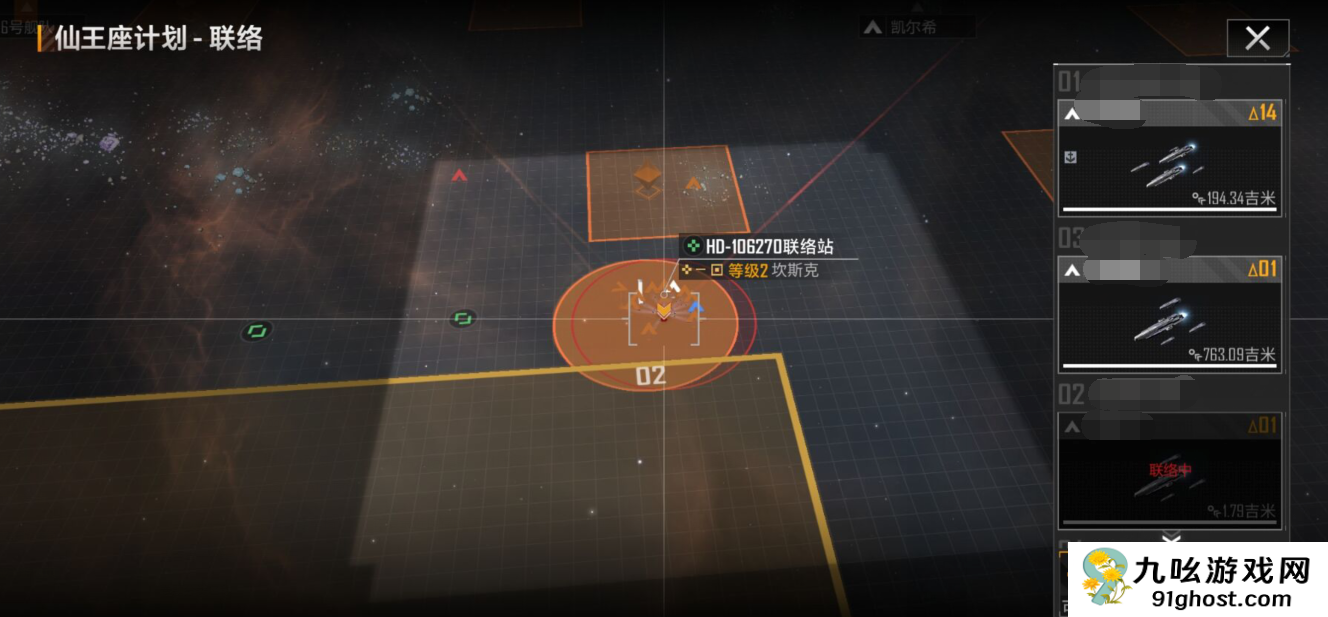The width and height of the screenshot is (1328, 617).
Task: Select fleet card 03 at 763.09吉米
Action: [x=1169, y=313]
